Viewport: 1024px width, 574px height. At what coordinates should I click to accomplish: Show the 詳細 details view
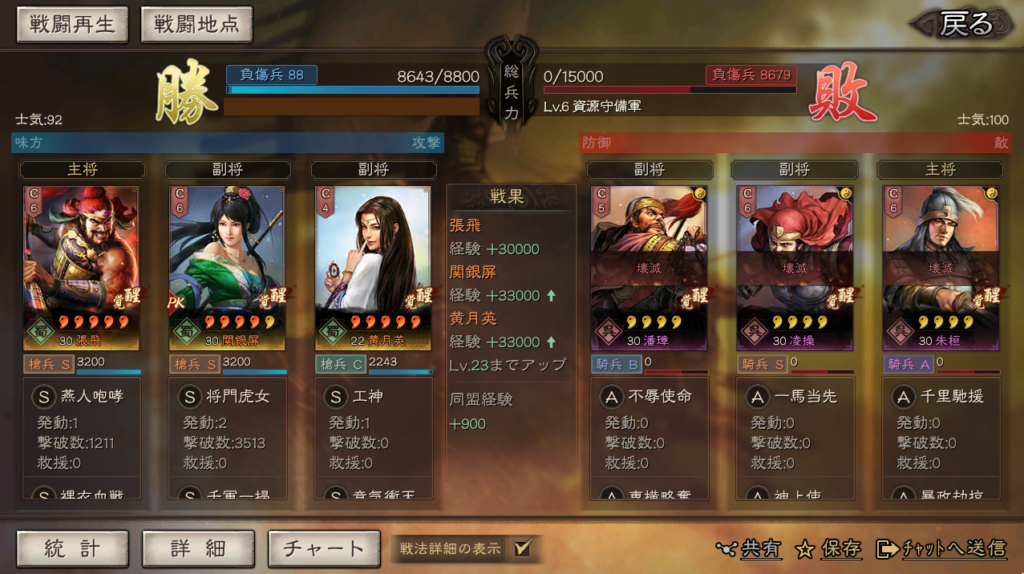[x=197, y=548]
